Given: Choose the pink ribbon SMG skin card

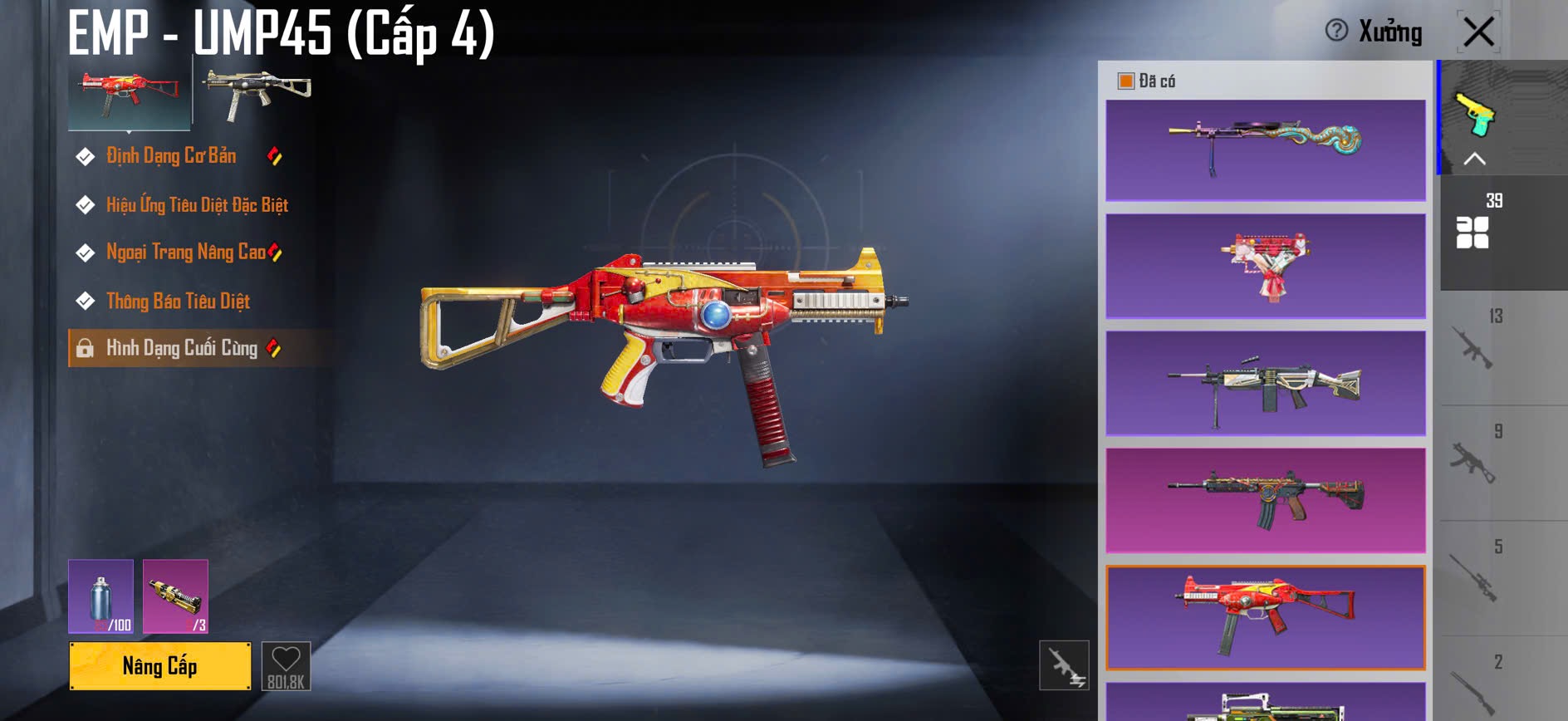Looking at the screenshot, I should coord(1266,266).
